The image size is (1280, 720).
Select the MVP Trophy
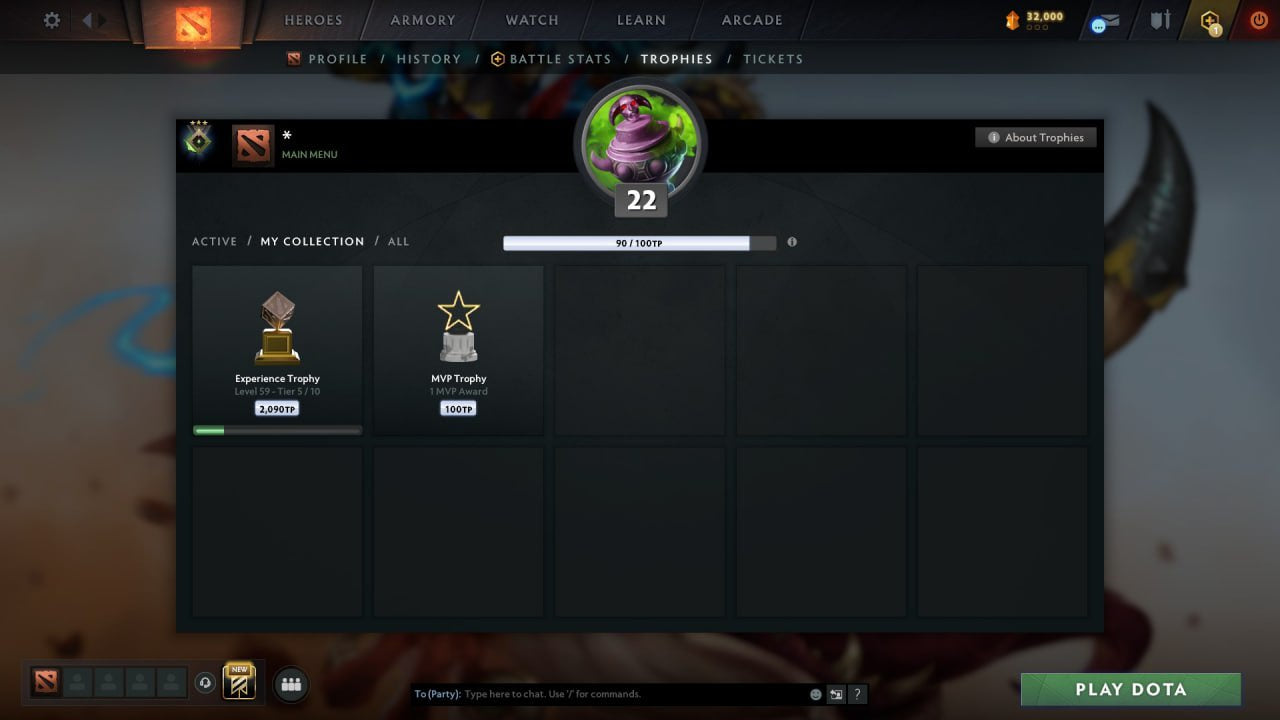pyautogui.click(x=458, y=348)
